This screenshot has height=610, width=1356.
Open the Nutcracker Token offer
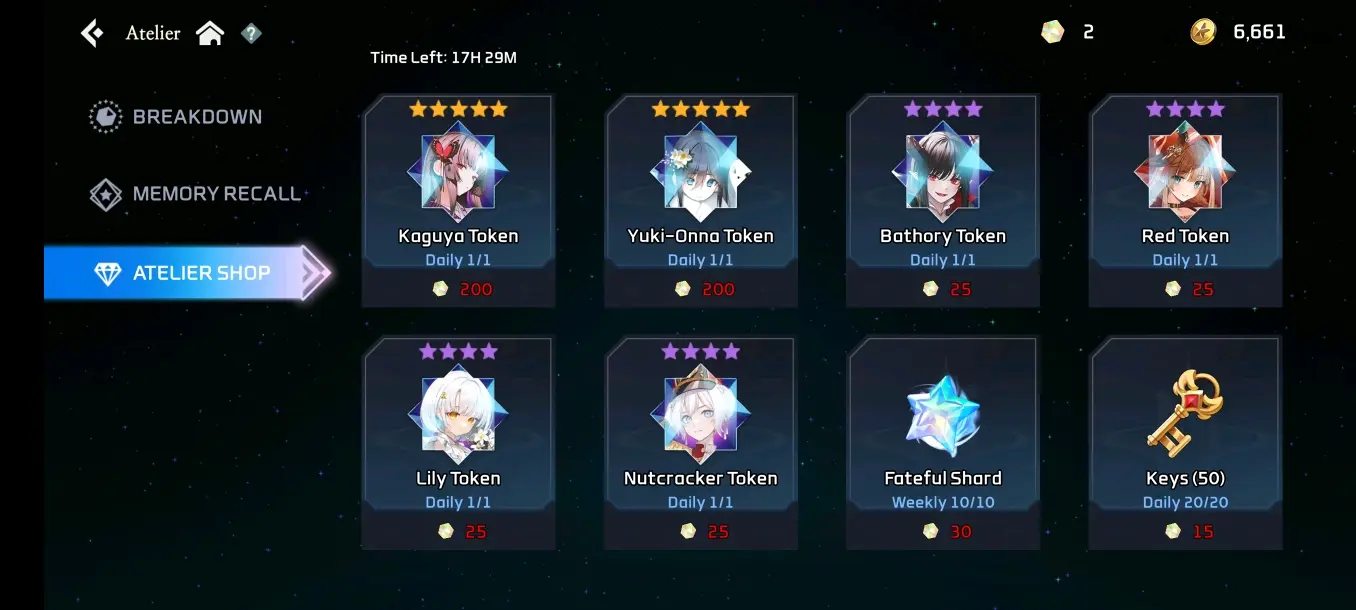point(700,442)
